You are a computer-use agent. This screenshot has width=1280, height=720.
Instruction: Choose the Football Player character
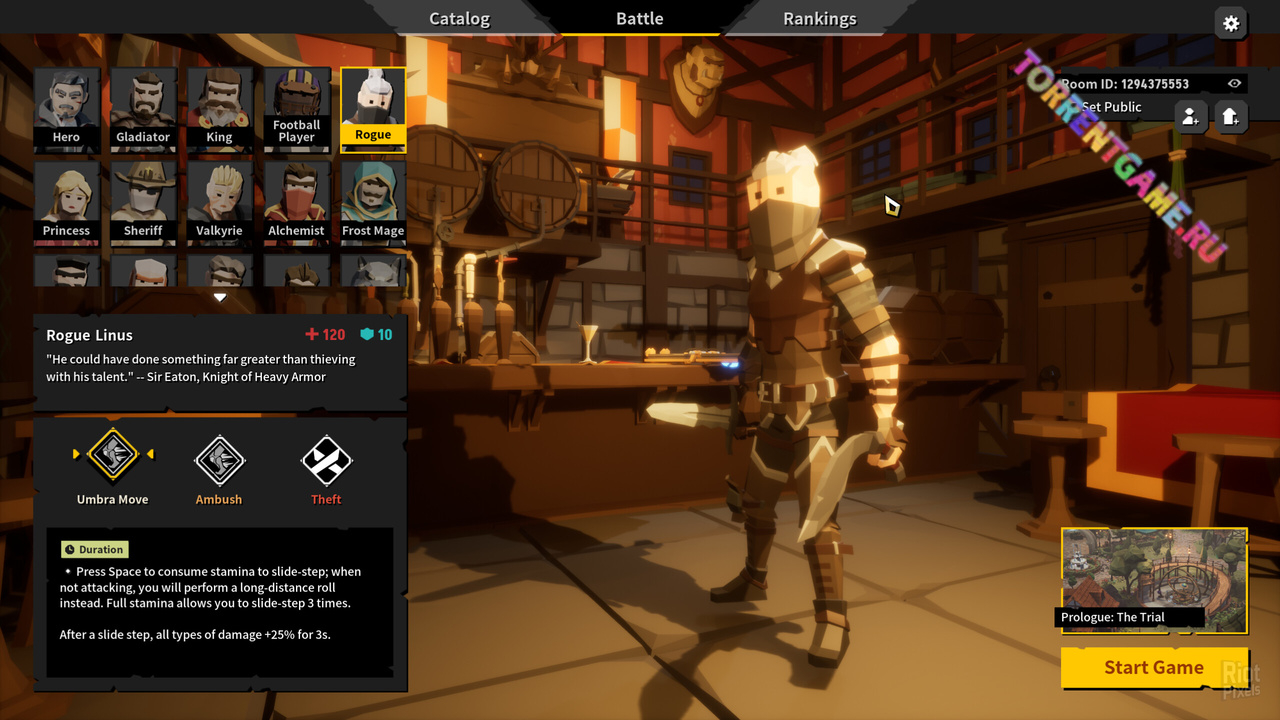[x=297, y=109]
